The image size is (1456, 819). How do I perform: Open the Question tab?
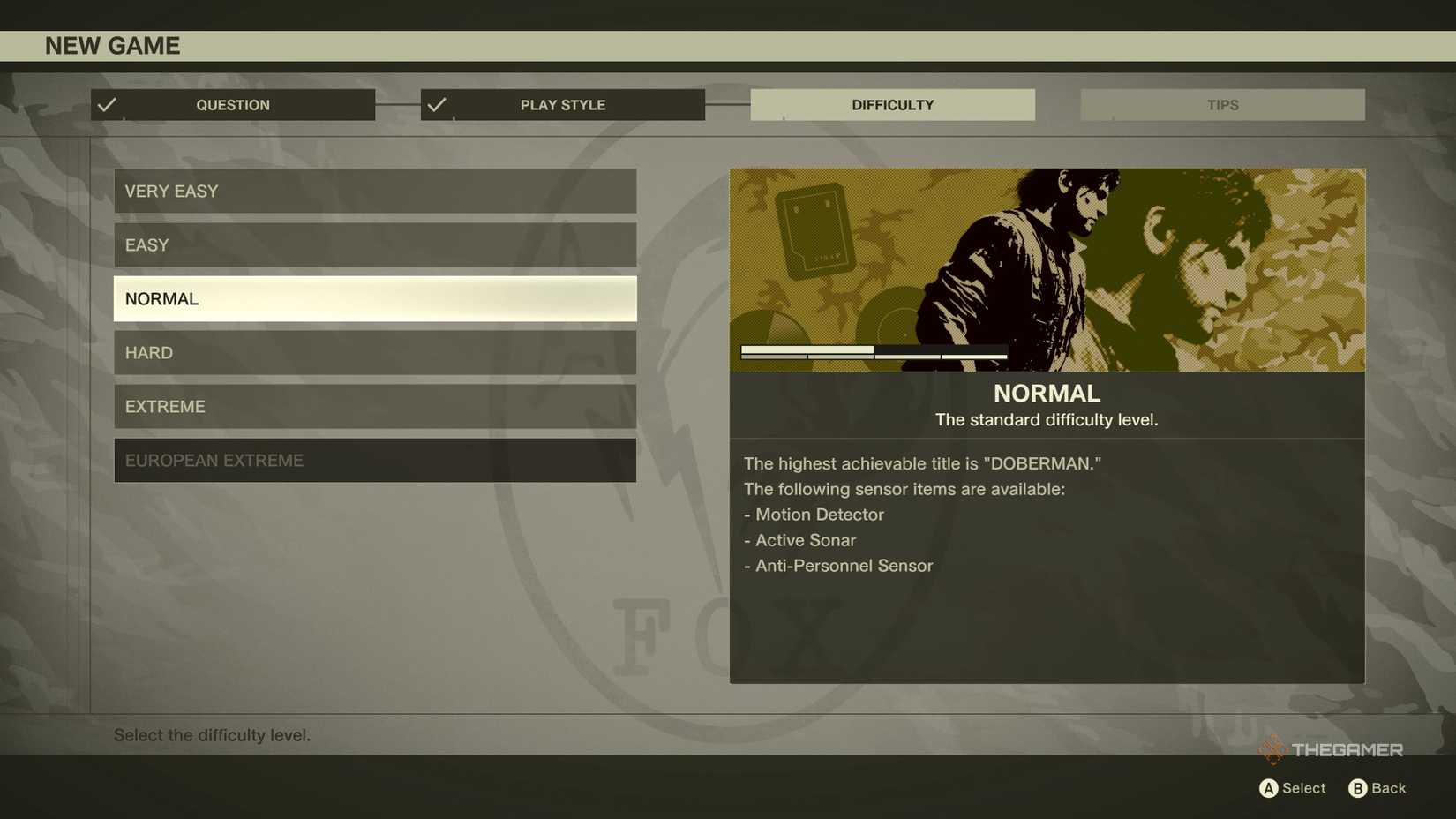tap(232, 104)
